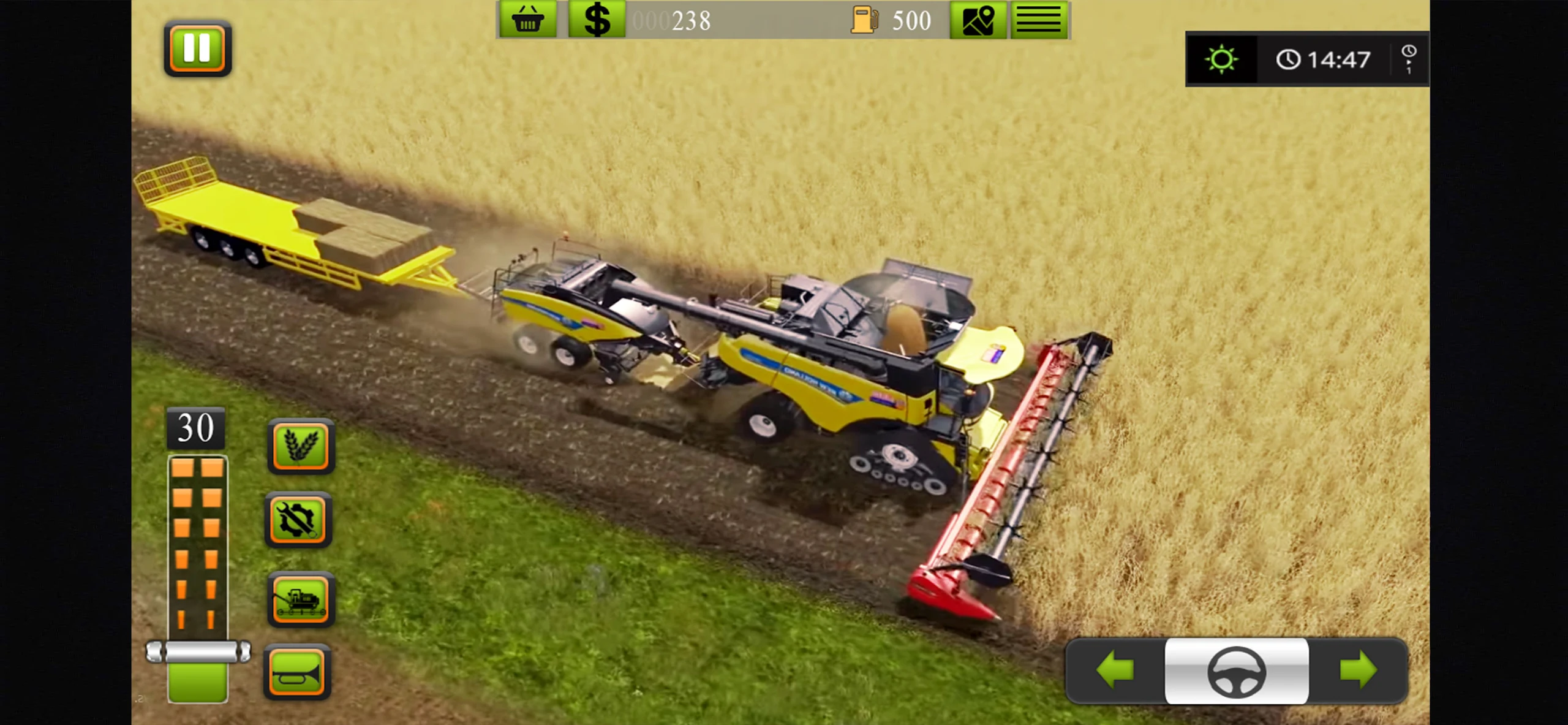Tap the green dollar sign button
This screenshot has width=1568, height=725.
point(597,20)
